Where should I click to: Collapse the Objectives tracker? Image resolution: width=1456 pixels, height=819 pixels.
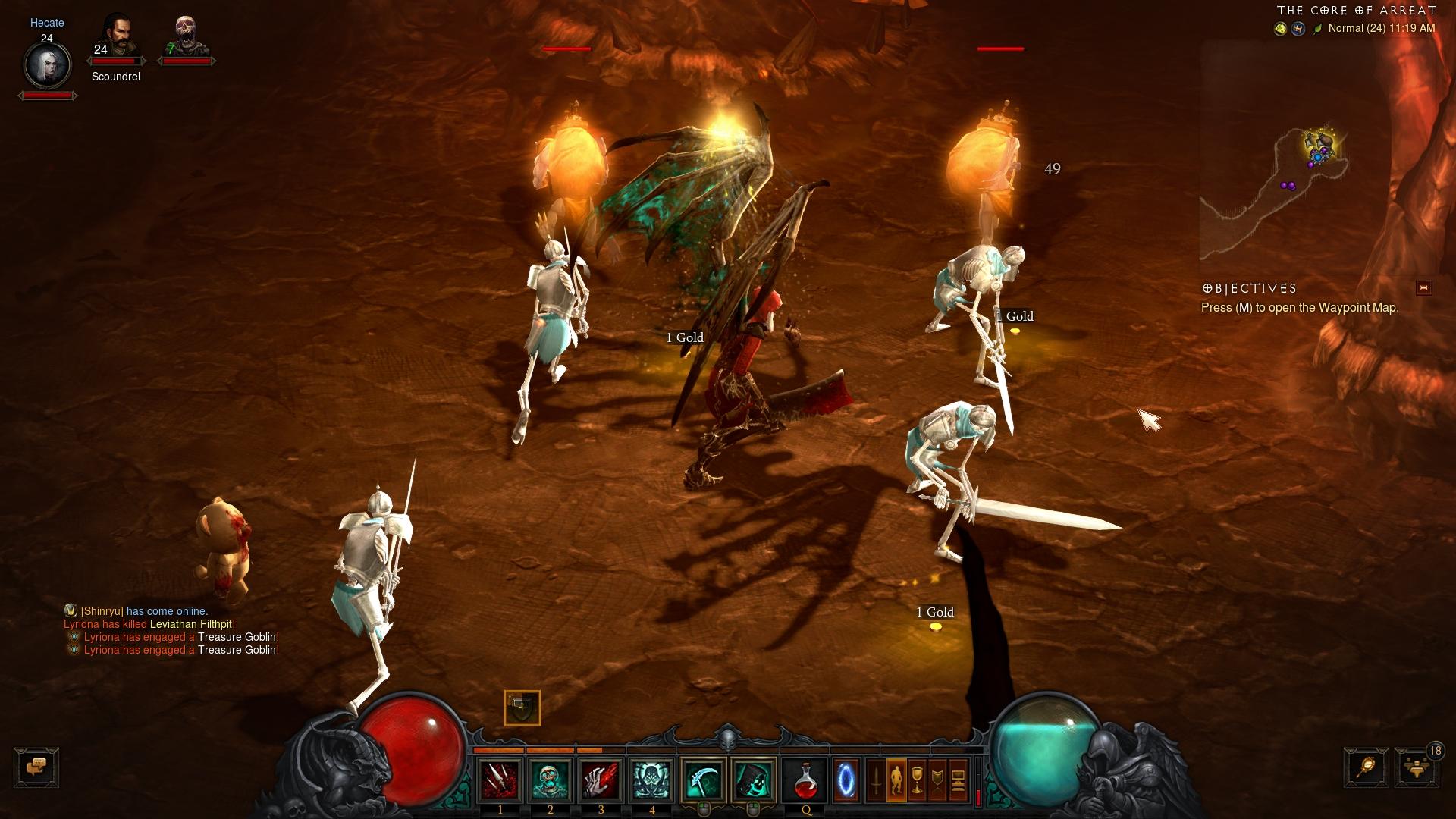point(1423,288)
